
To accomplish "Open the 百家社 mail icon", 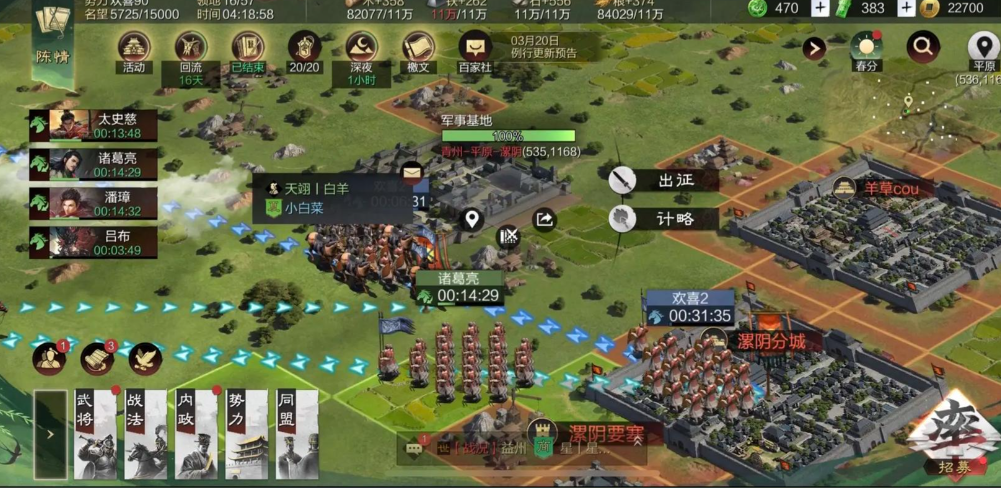I will 475,49.
